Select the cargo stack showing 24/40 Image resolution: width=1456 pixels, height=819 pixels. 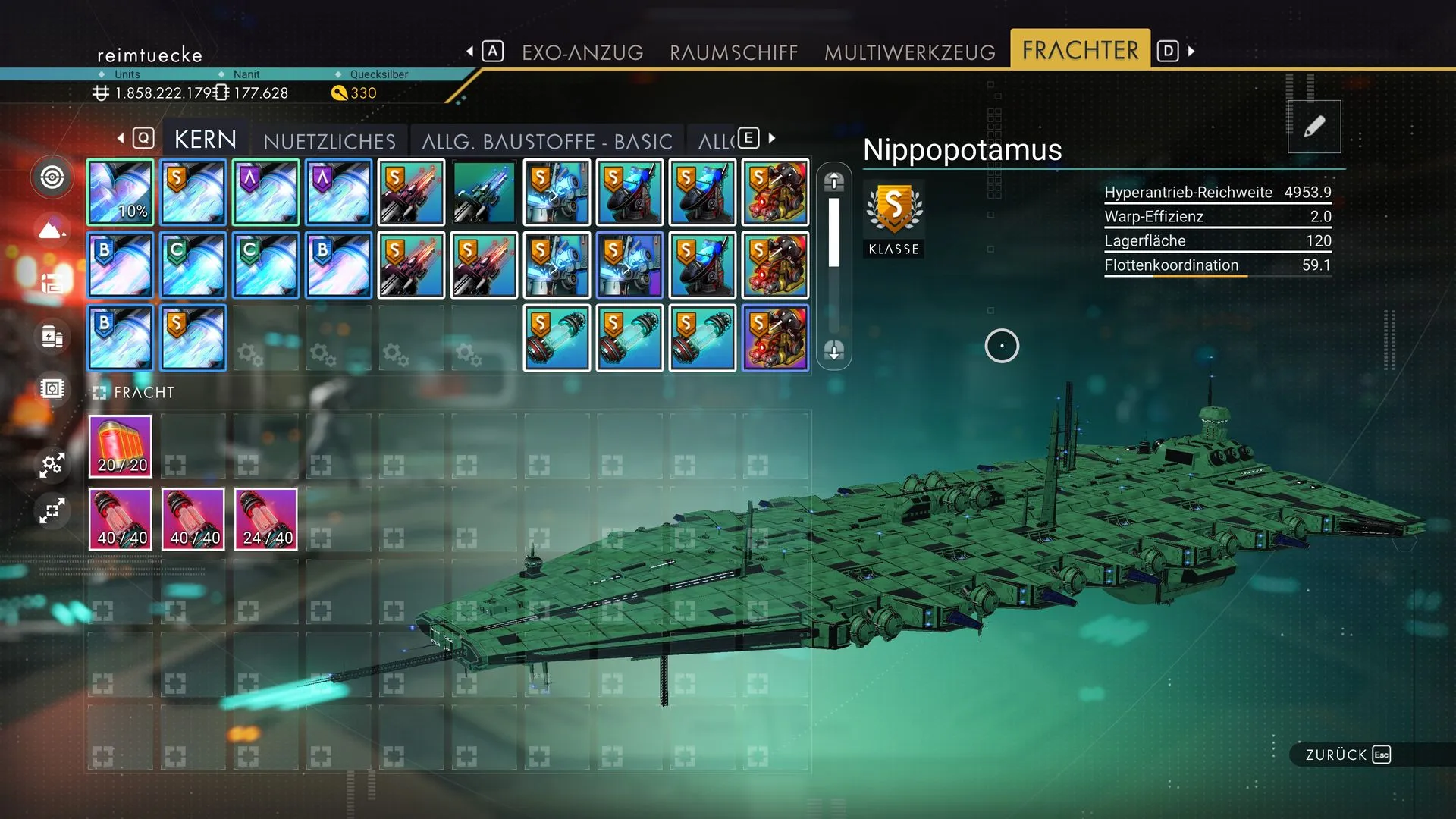click(x=266, y=519)
